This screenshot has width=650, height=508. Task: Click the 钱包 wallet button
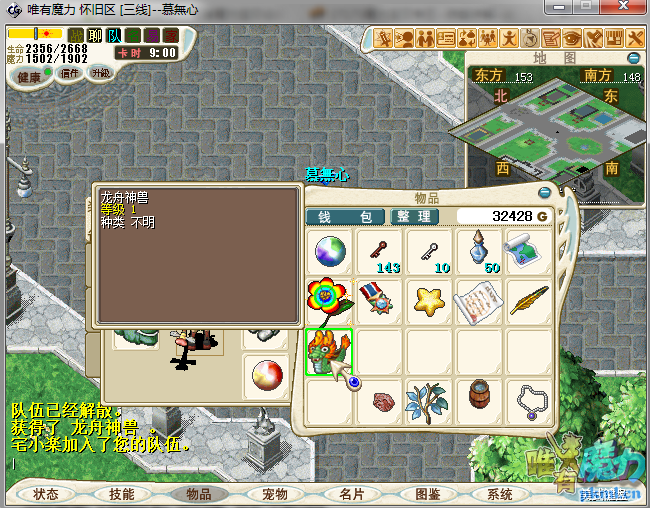[345, 217]
